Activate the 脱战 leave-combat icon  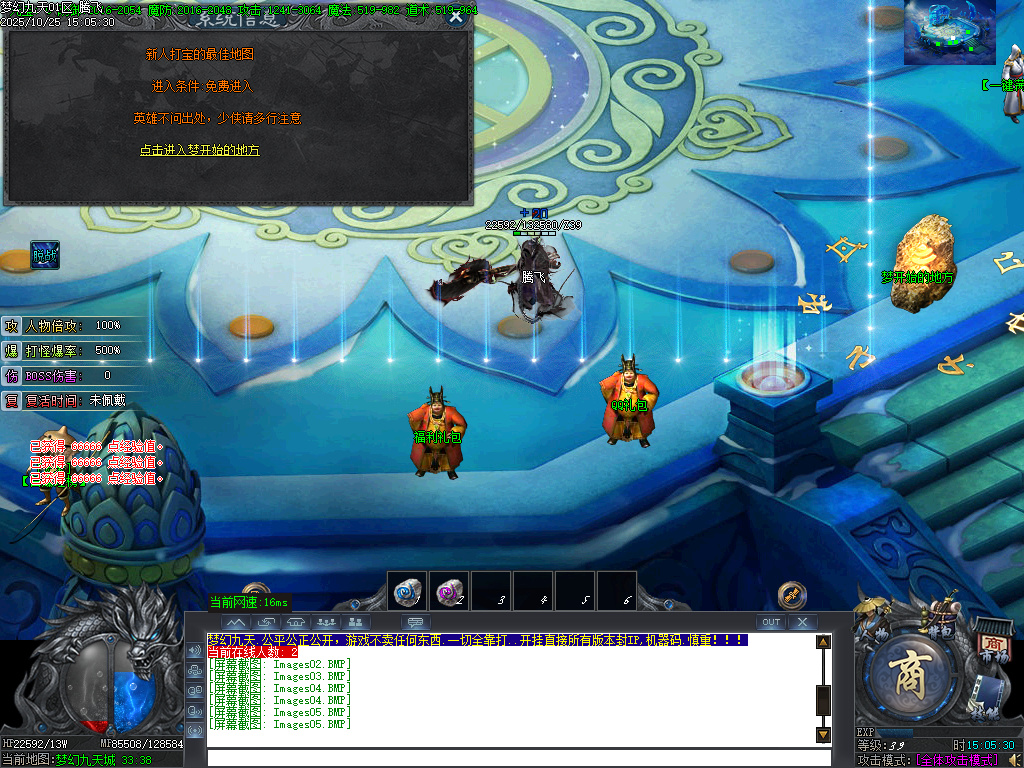[45, 255]
